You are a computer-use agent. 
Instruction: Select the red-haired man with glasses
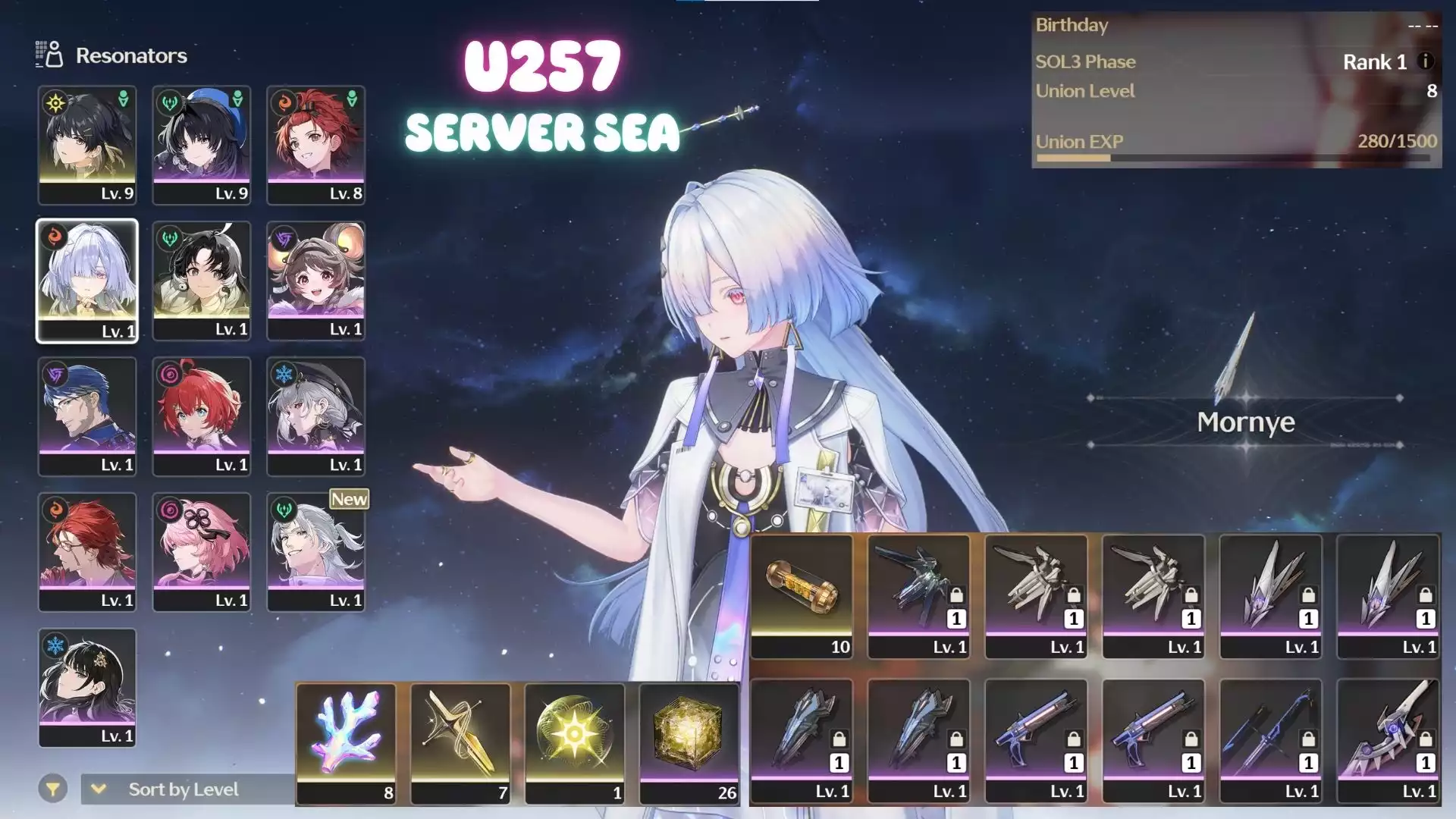(x=87, y=552)
